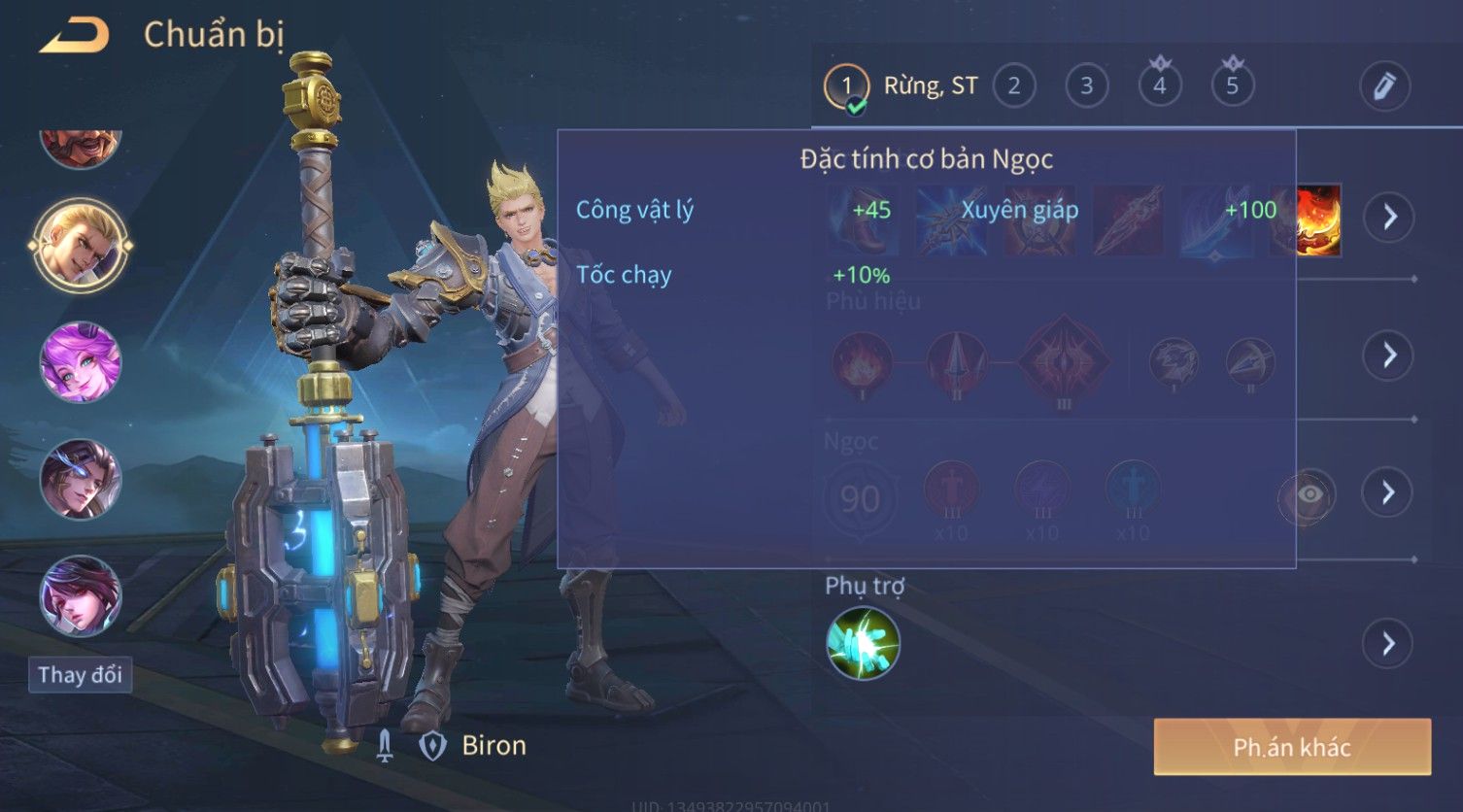
Task: Select active preset 1 Rừng, ST
Action: tap(902, 86)
